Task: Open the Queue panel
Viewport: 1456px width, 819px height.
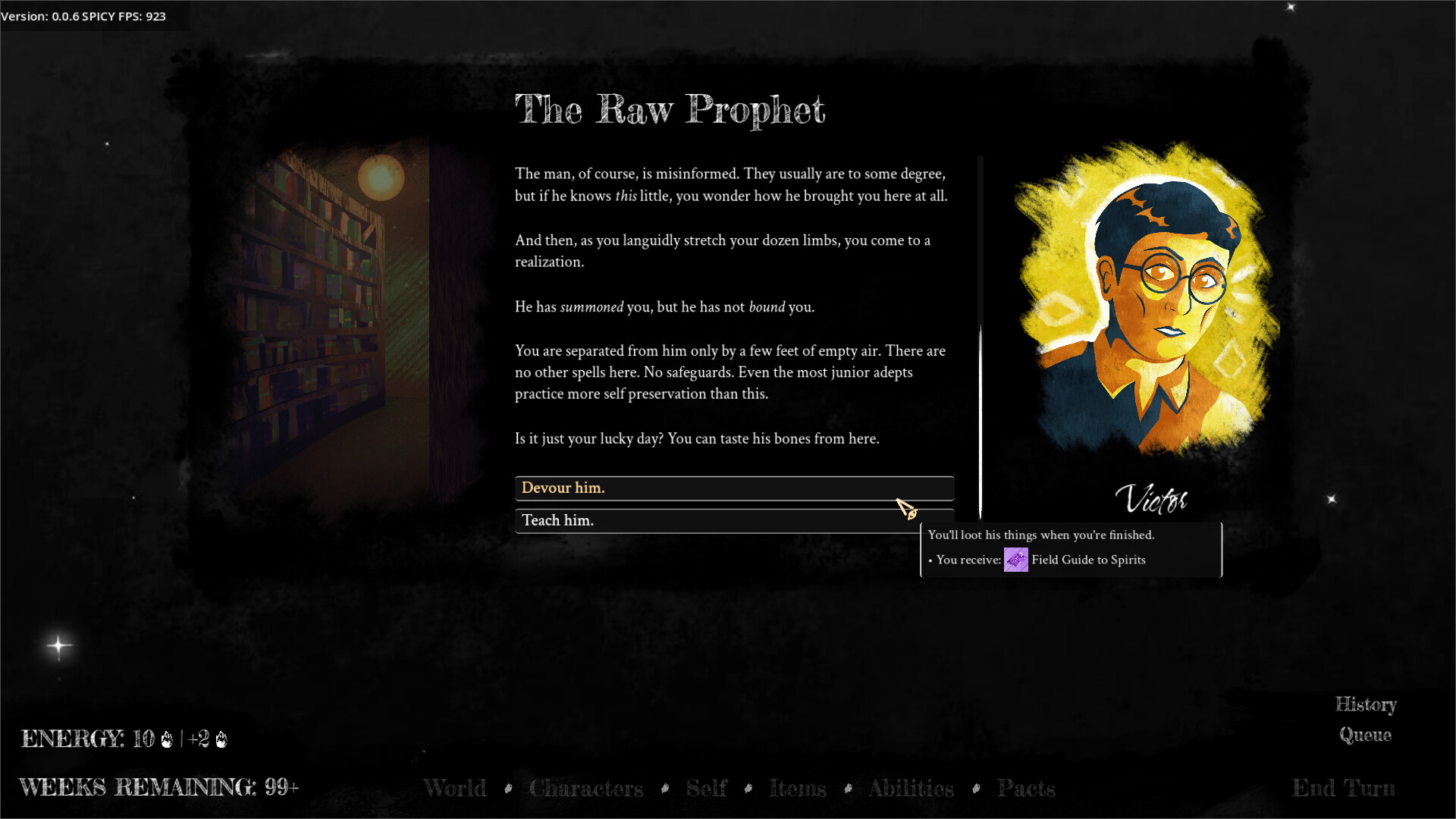Action: (x=1363, y=735)
